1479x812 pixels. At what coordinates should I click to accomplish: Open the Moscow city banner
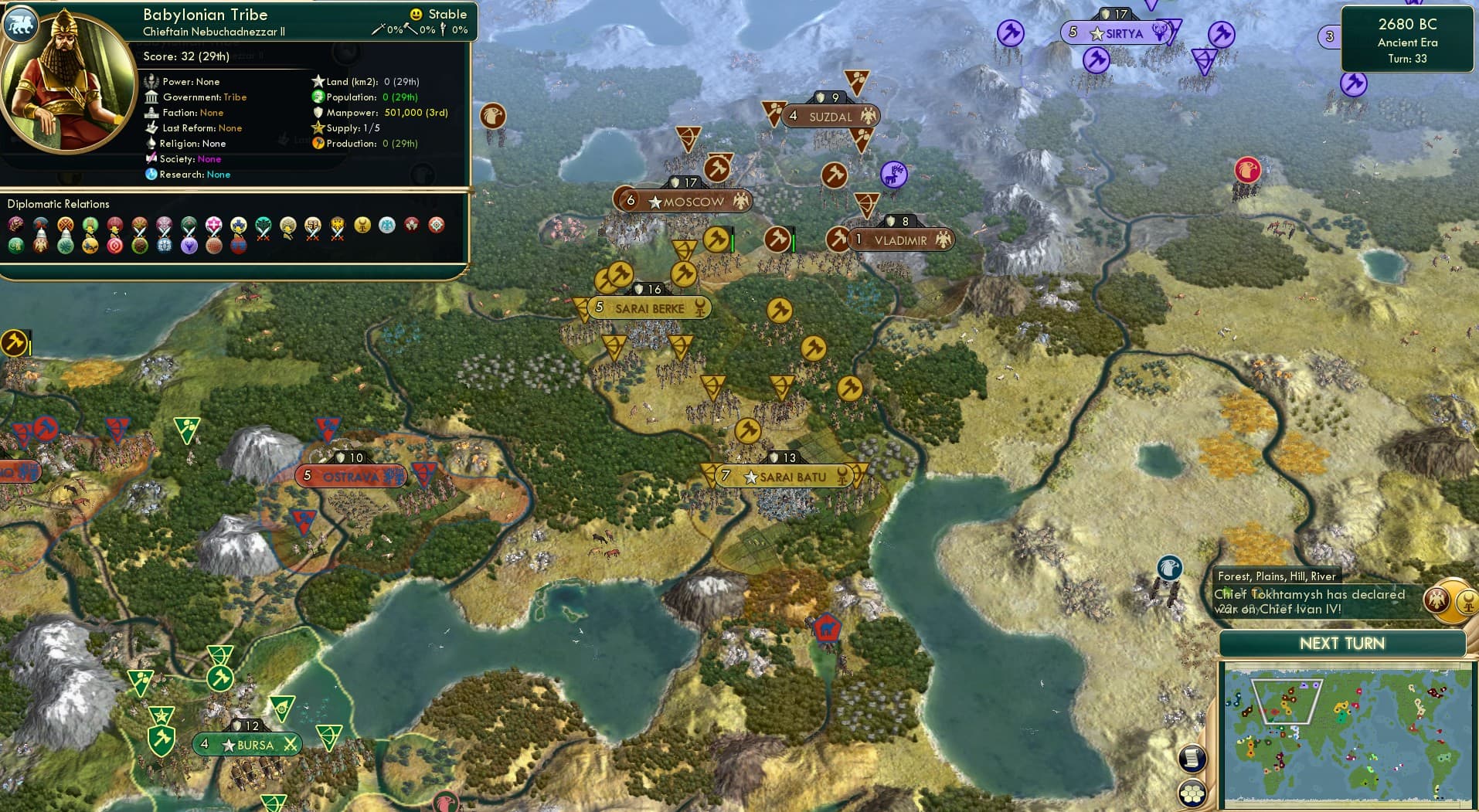click(x=683, y=200)
